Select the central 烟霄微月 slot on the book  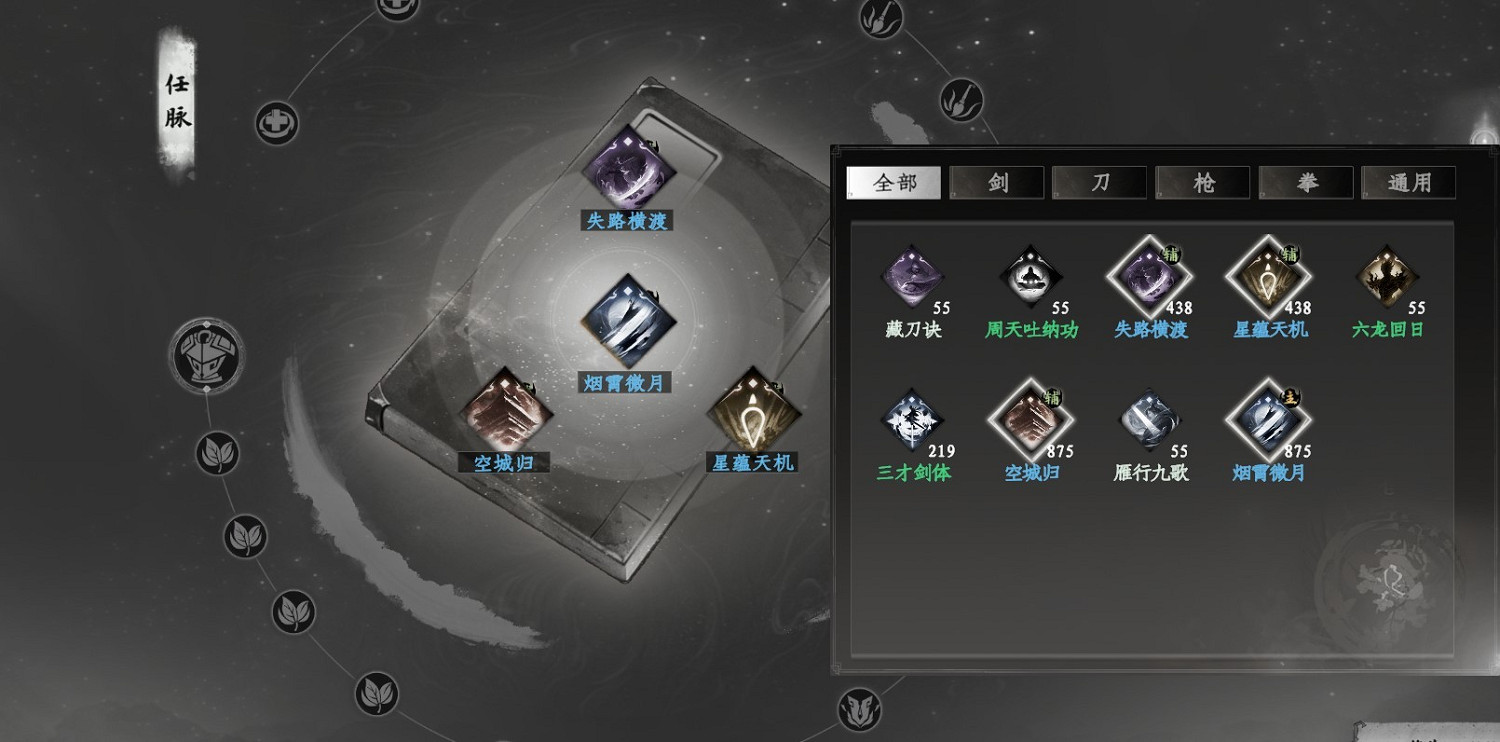click(x=628, y=321)
